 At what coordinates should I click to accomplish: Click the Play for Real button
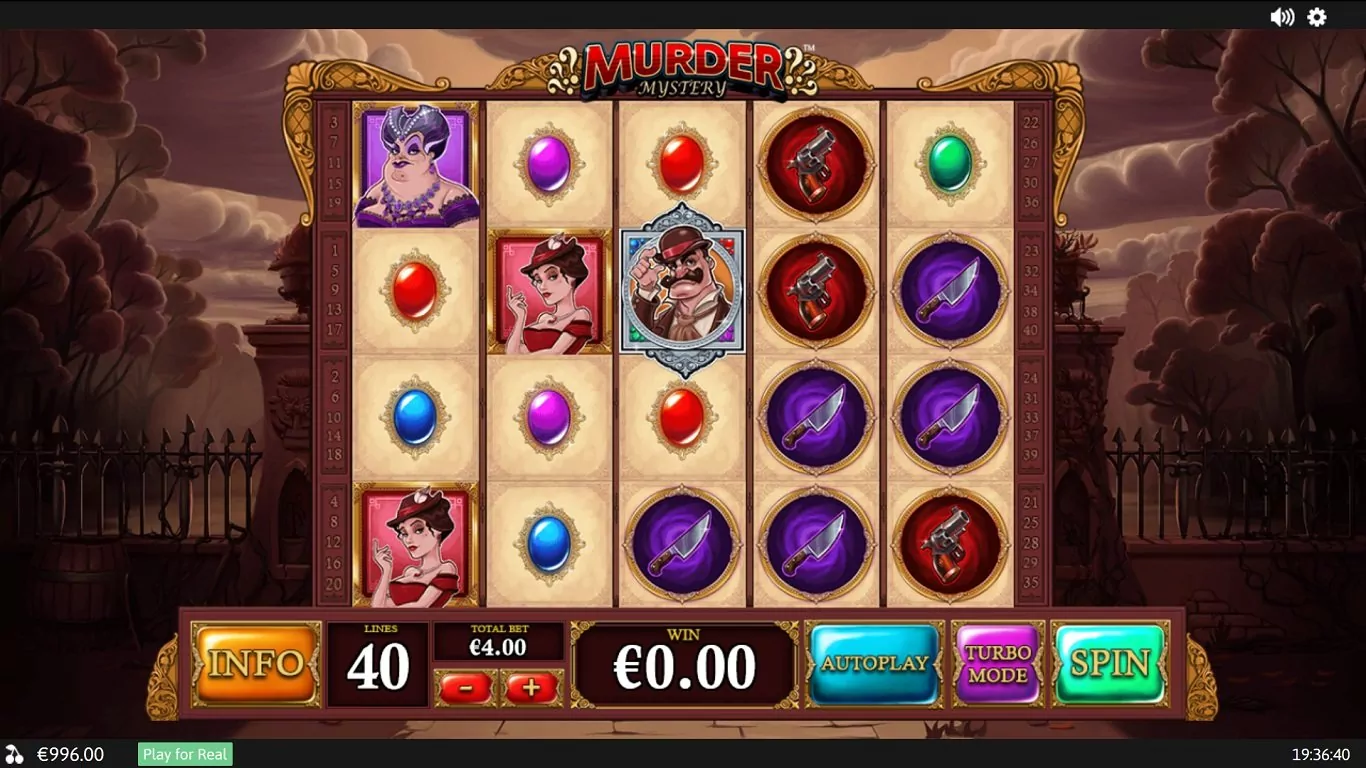pyautogui.click(x=185, y=754)
